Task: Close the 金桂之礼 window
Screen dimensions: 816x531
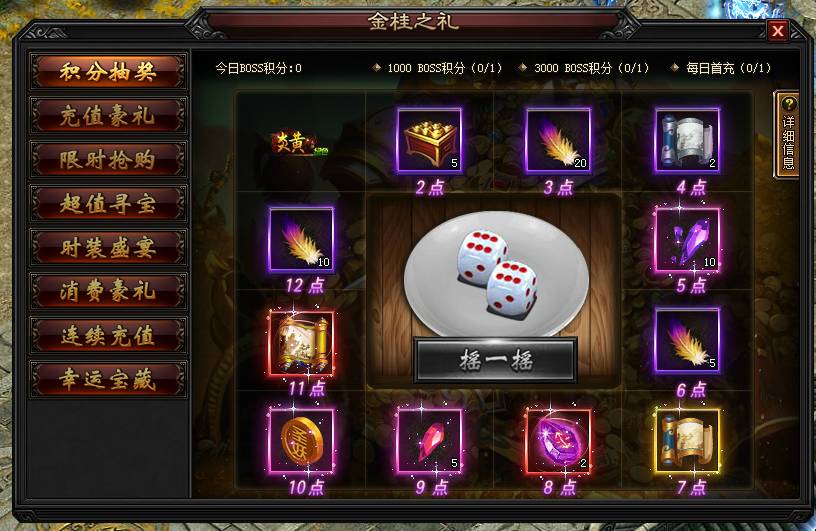Action: coord(777,30)
